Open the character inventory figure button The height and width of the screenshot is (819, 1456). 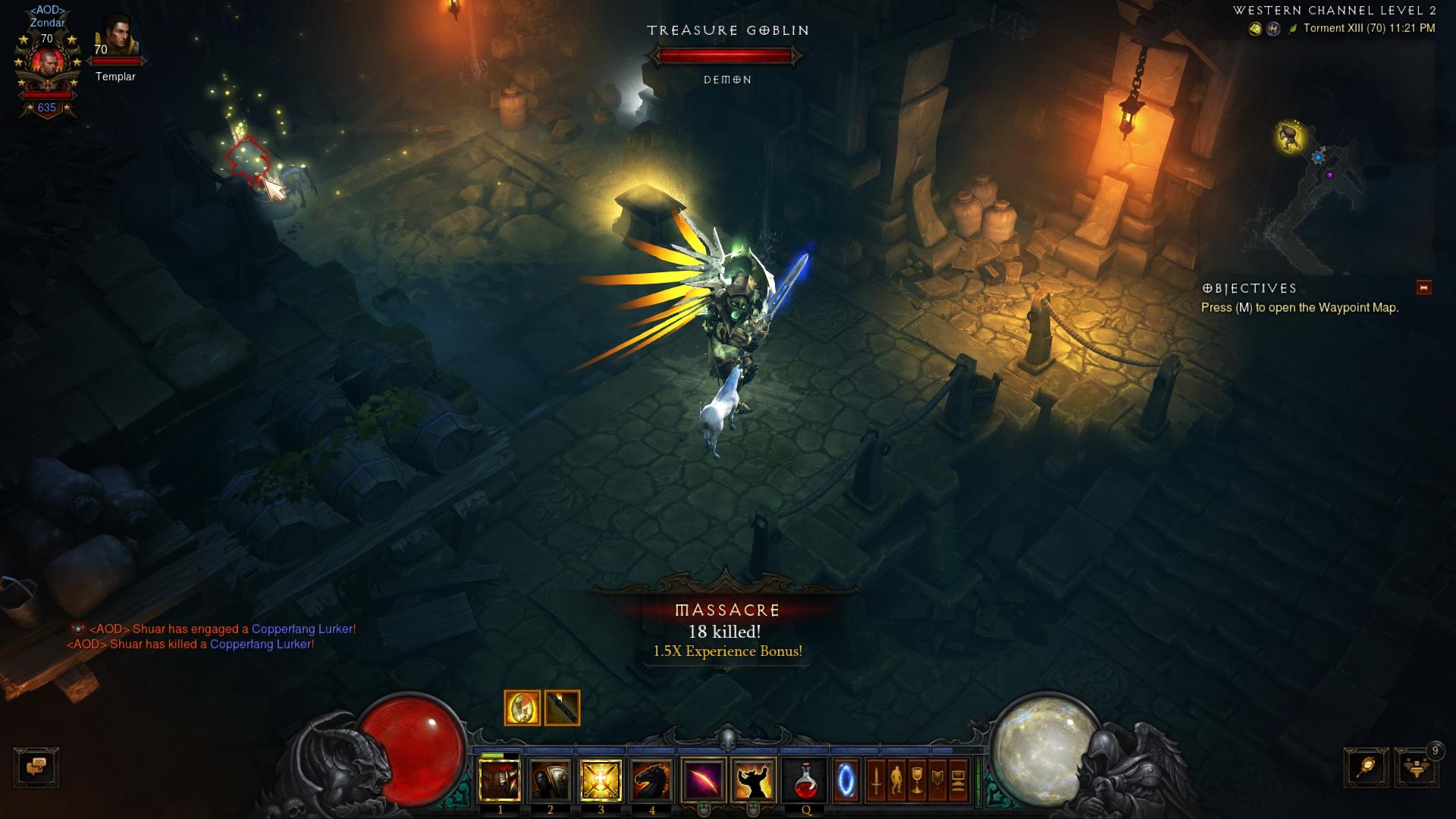point(896,781)
